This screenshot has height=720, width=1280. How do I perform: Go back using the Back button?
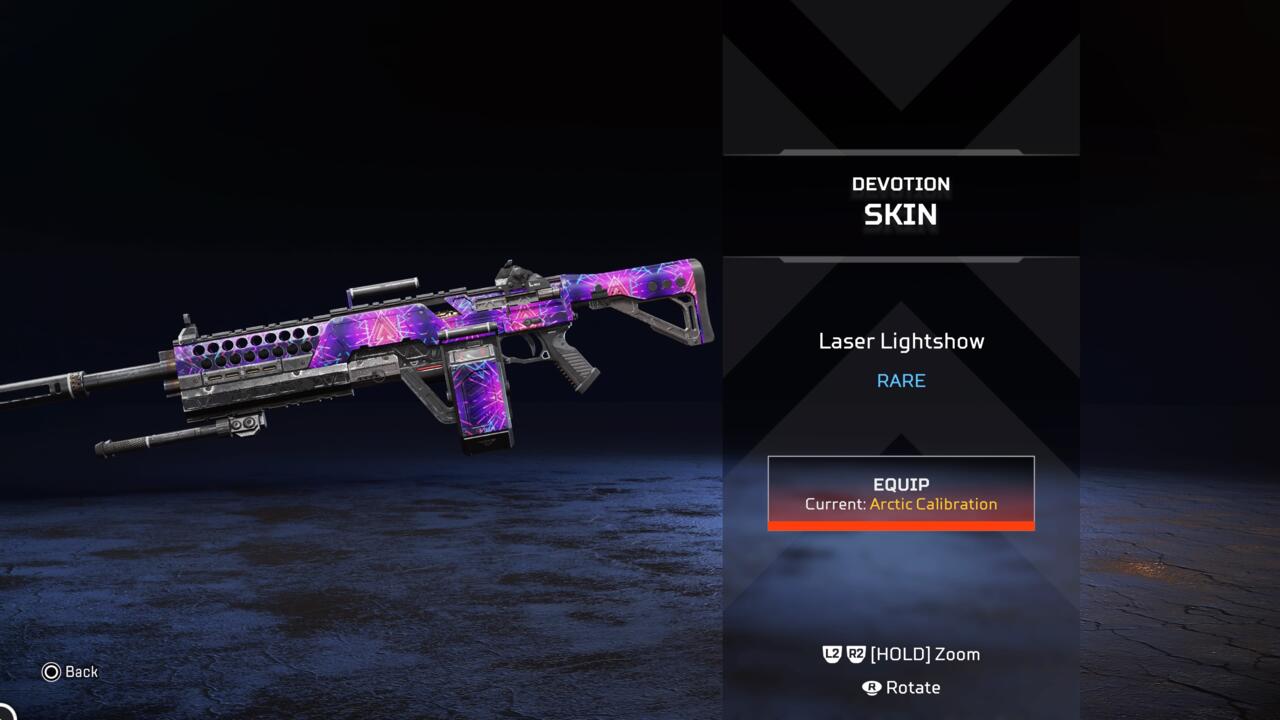coord(69,672)
